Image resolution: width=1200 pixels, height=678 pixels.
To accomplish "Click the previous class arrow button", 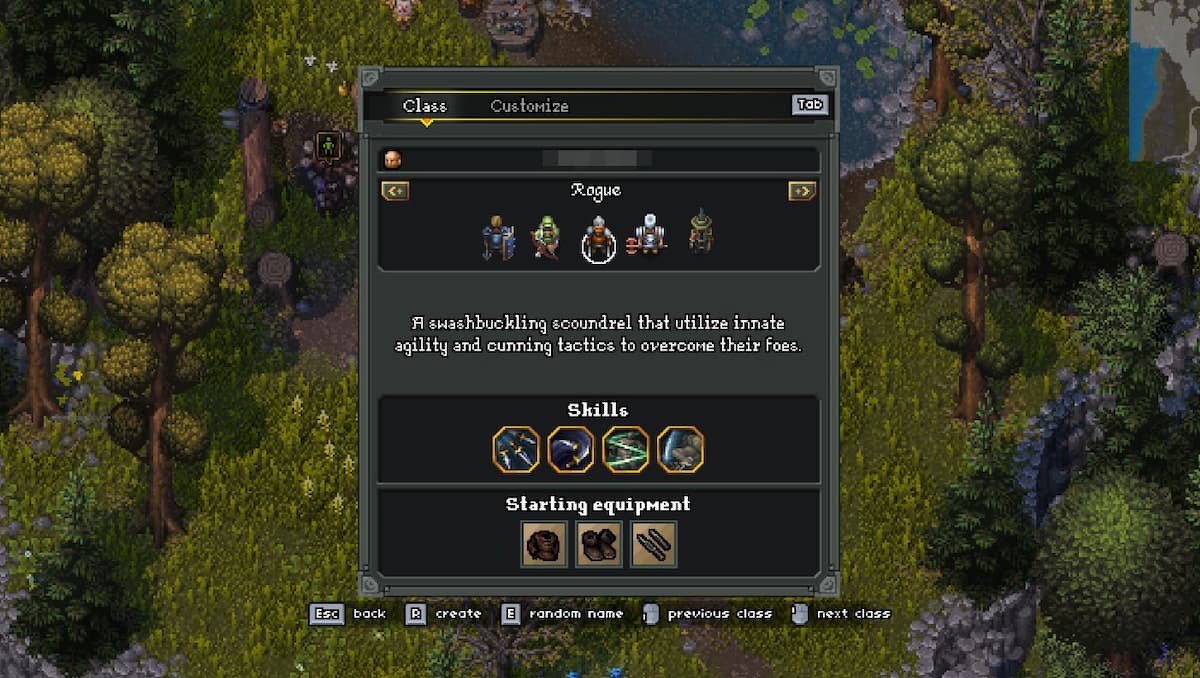I will (x=395, y=191).
